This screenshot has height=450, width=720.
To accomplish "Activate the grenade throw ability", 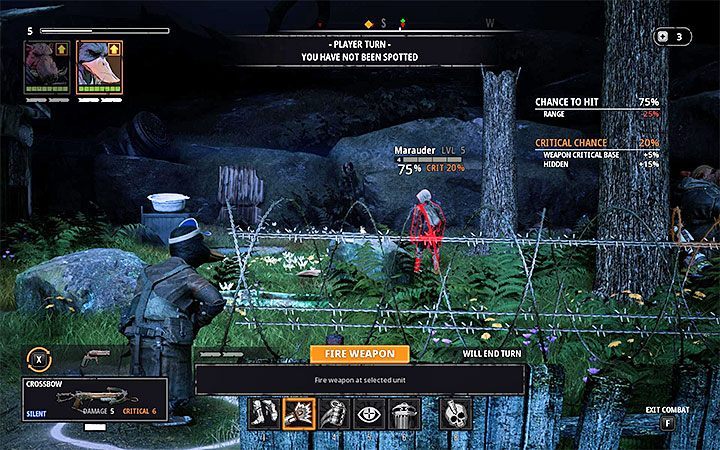I will [335, 411].
